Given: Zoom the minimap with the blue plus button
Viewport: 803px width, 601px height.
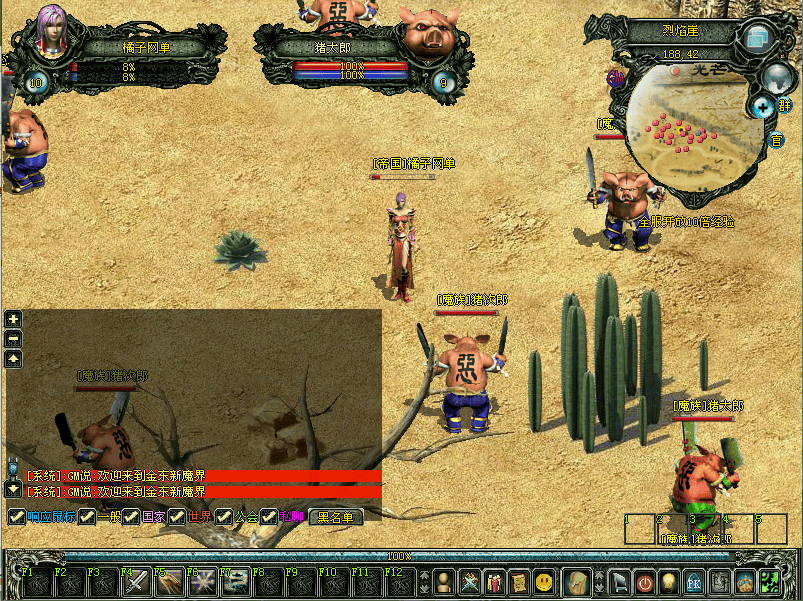Looking at the screenshot, I should (762, 106).
